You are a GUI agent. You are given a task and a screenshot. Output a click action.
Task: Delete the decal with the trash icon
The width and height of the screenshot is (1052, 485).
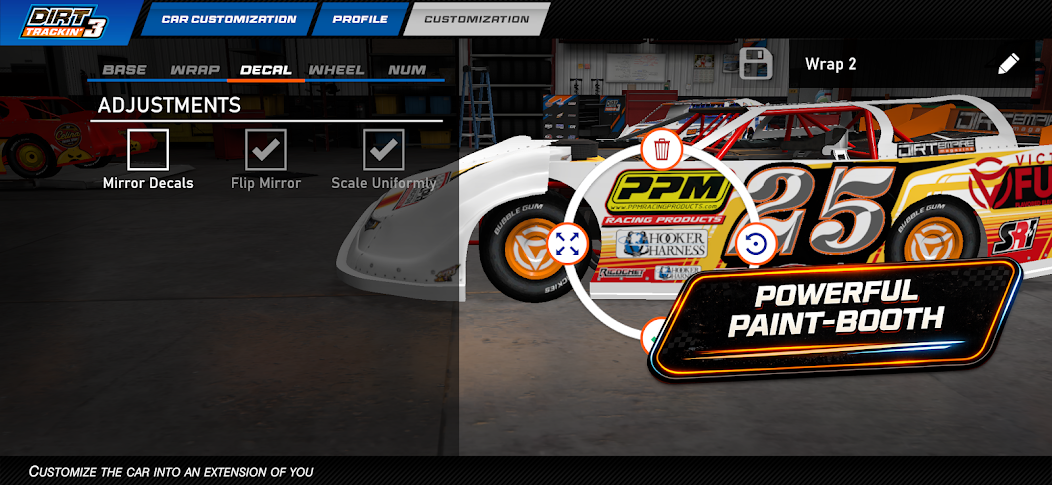click(x=661, y=150)
